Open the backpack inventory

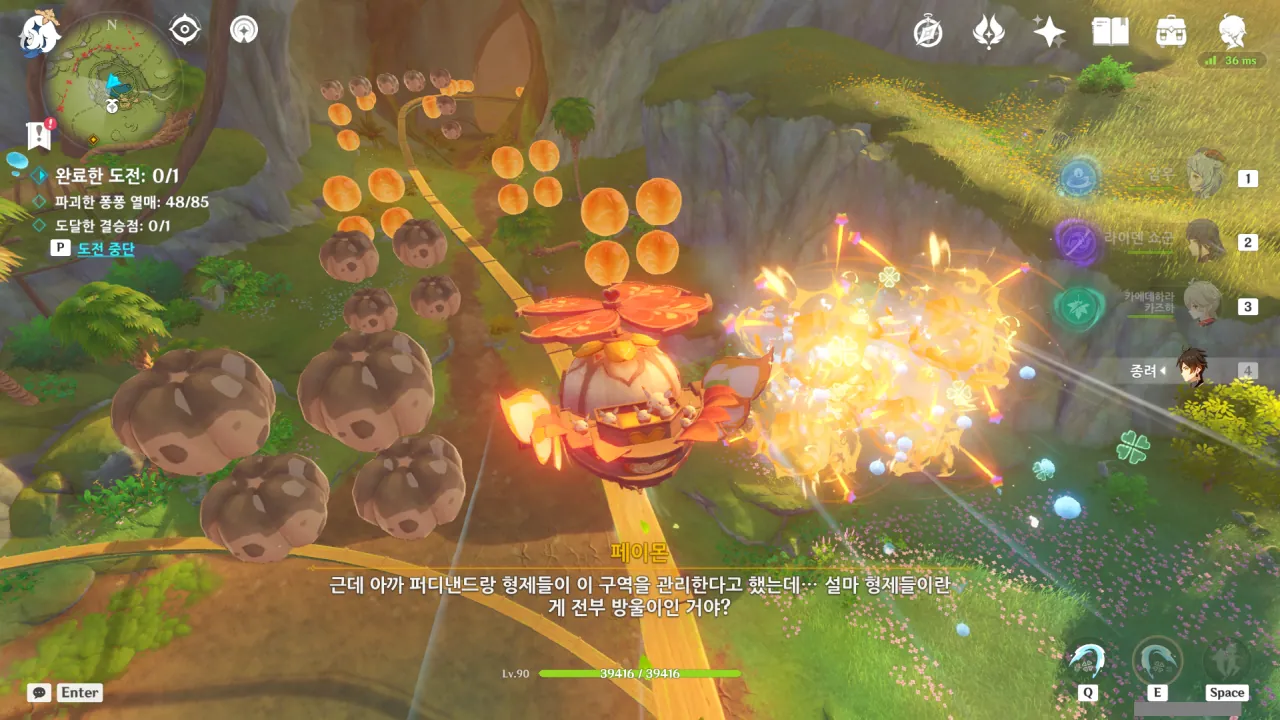pyautogui.click(x=1170, y=32)
